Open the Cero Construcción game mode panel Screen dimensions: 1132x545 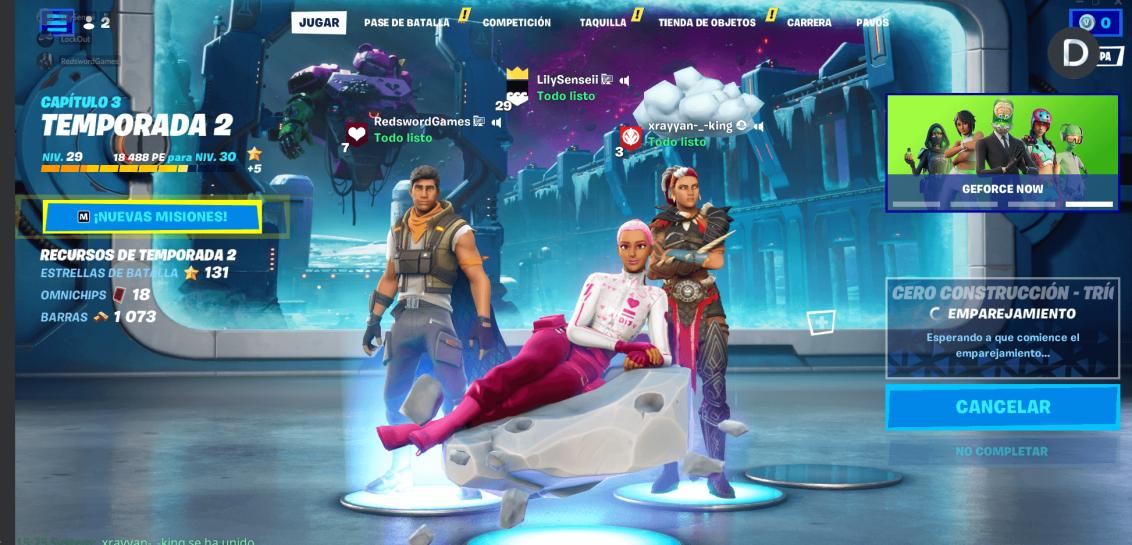(1002, 327)
